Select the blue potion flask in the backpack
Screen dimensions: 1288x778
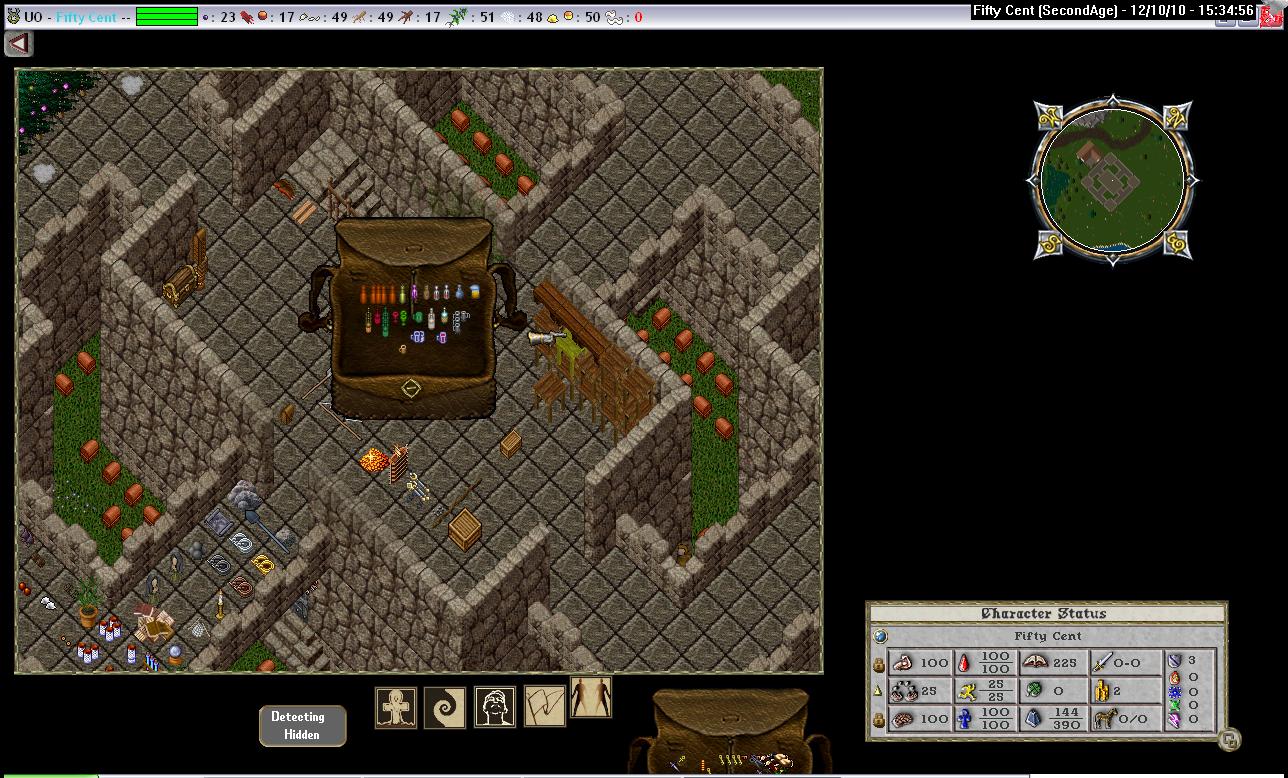pyautogui.click(x=460, y=292)
